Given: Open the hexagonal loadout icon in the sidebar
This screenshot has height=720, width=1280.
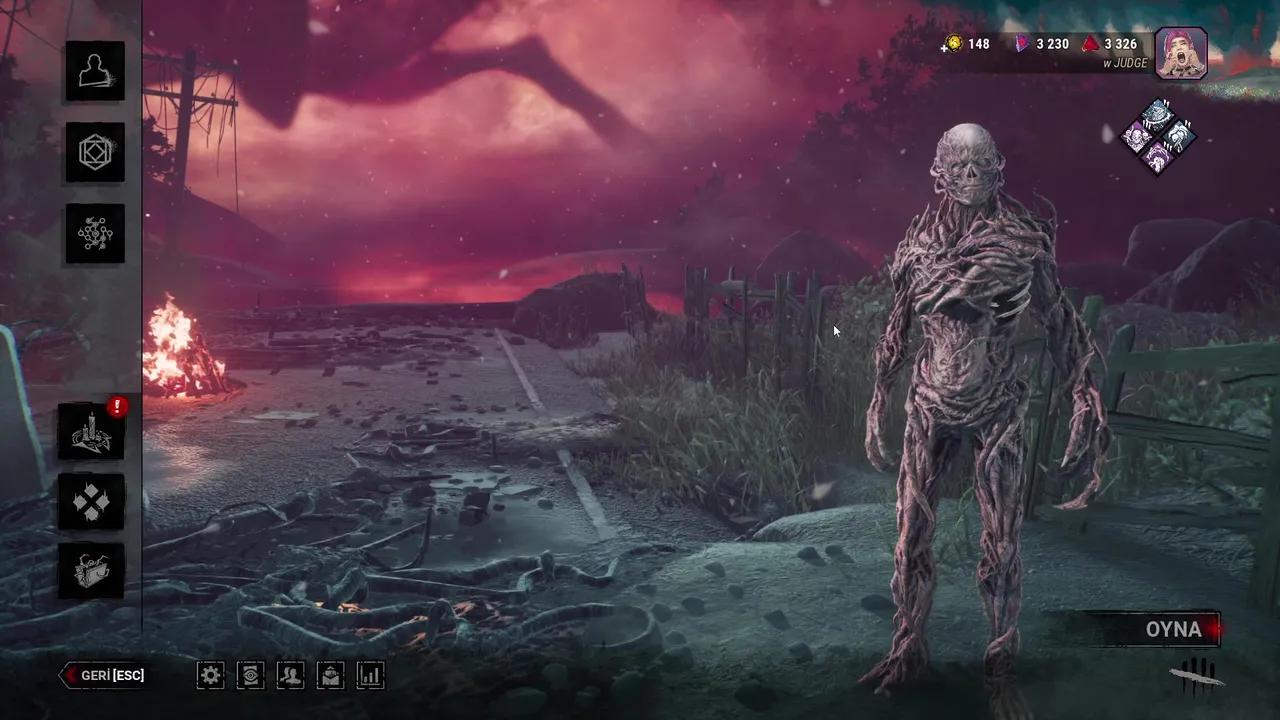Looking at the screenshot, I should [95, 152].
